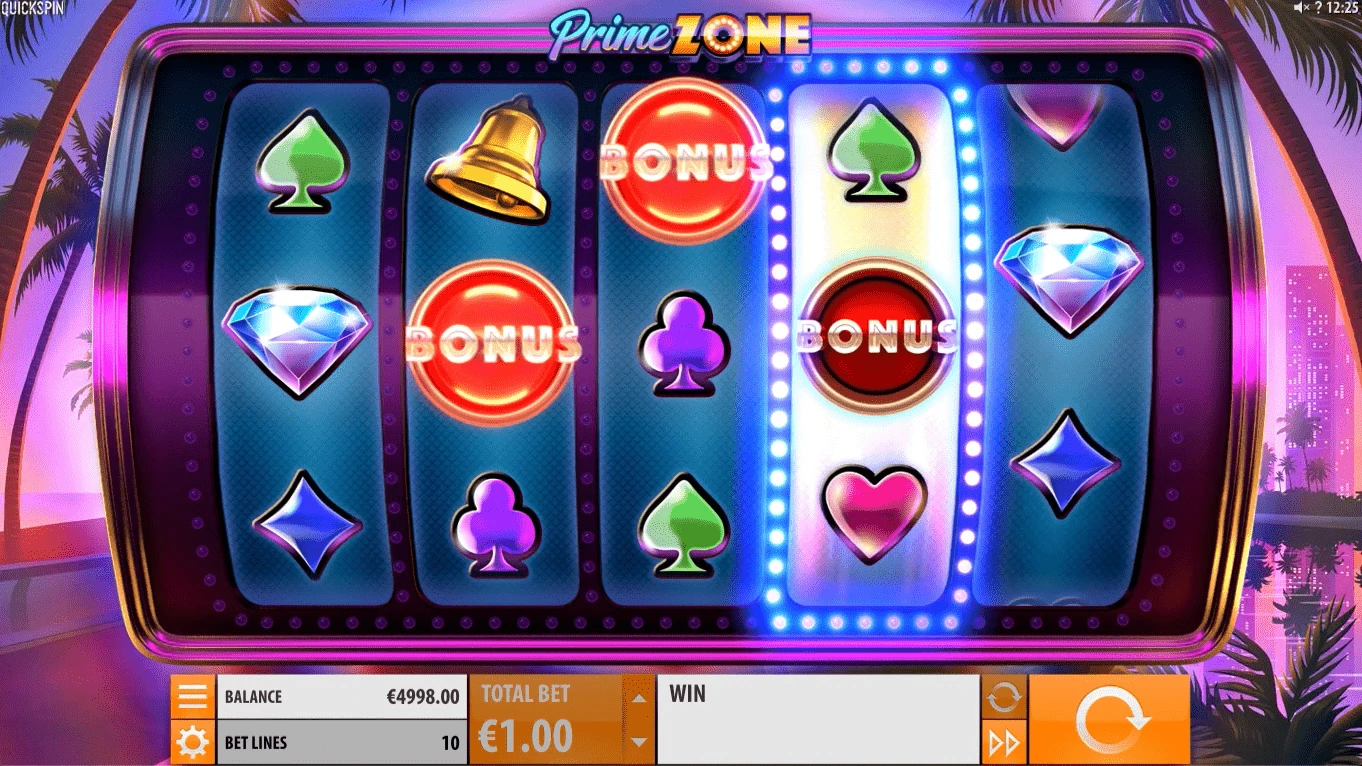Click the empty Win field
Screen dimensions: 1362x766
coord(818,716)
